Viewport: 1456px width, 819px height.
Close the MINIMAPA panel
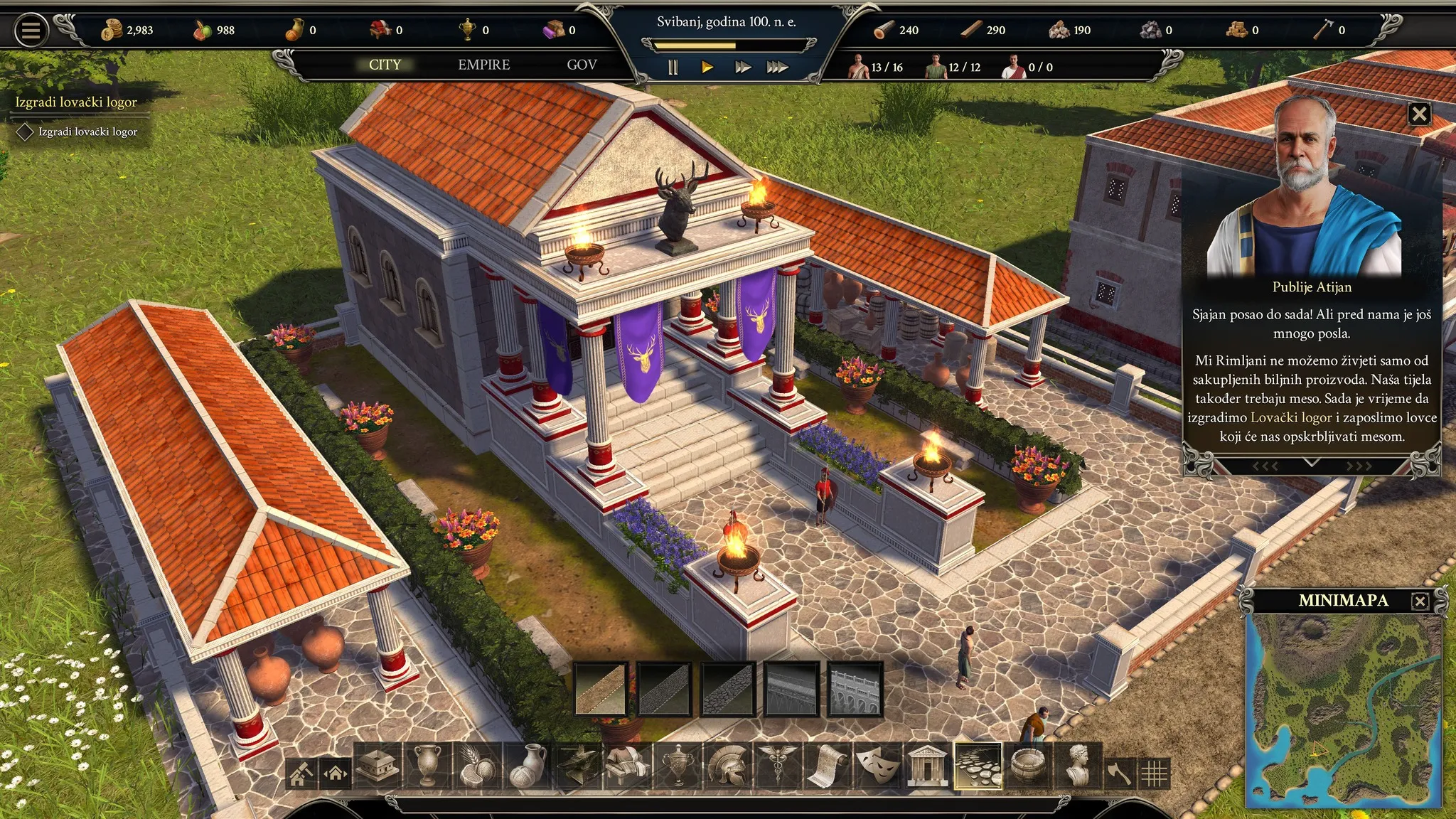1420,601
